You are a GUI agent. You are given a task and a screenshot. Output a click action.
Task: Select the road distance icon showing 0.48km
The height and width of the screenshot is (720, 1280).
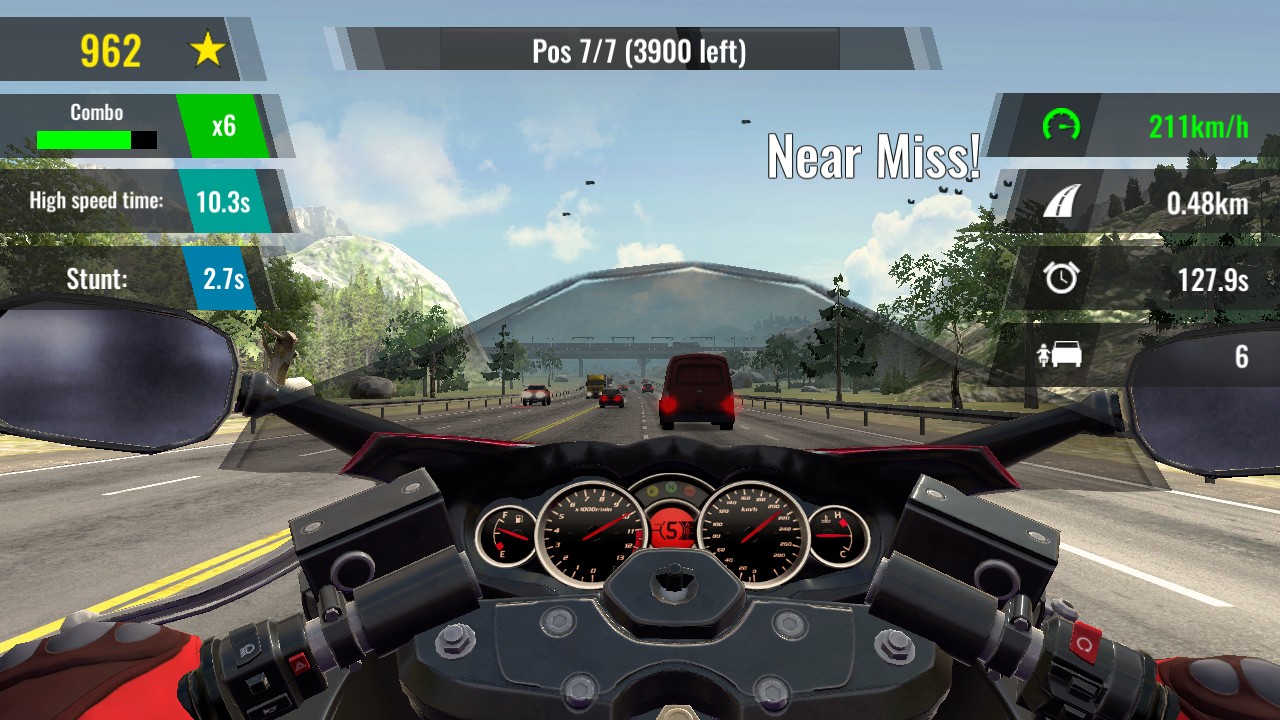1062,203
